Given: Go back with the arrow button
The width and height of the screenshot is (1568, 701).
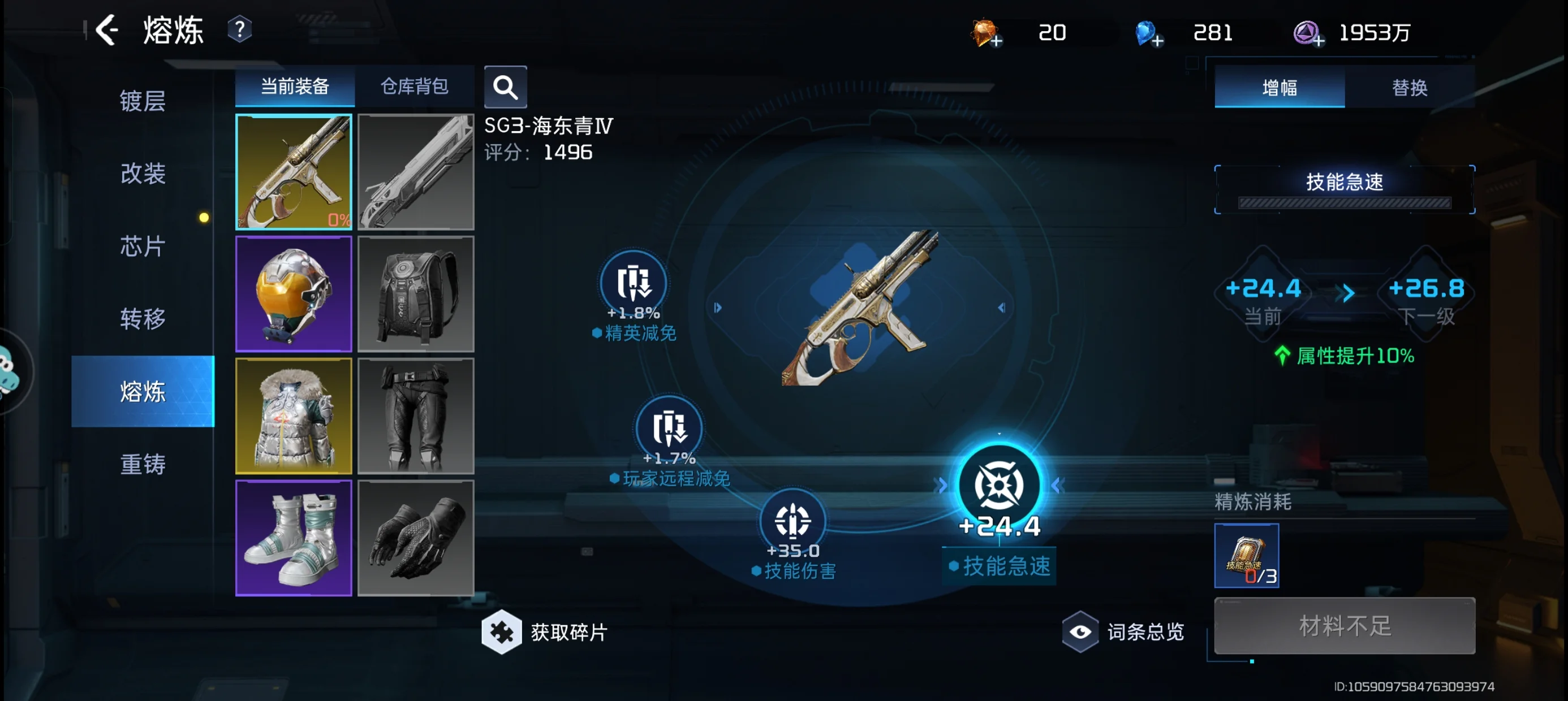Looking at the screenshot, I should click(107, 31).
